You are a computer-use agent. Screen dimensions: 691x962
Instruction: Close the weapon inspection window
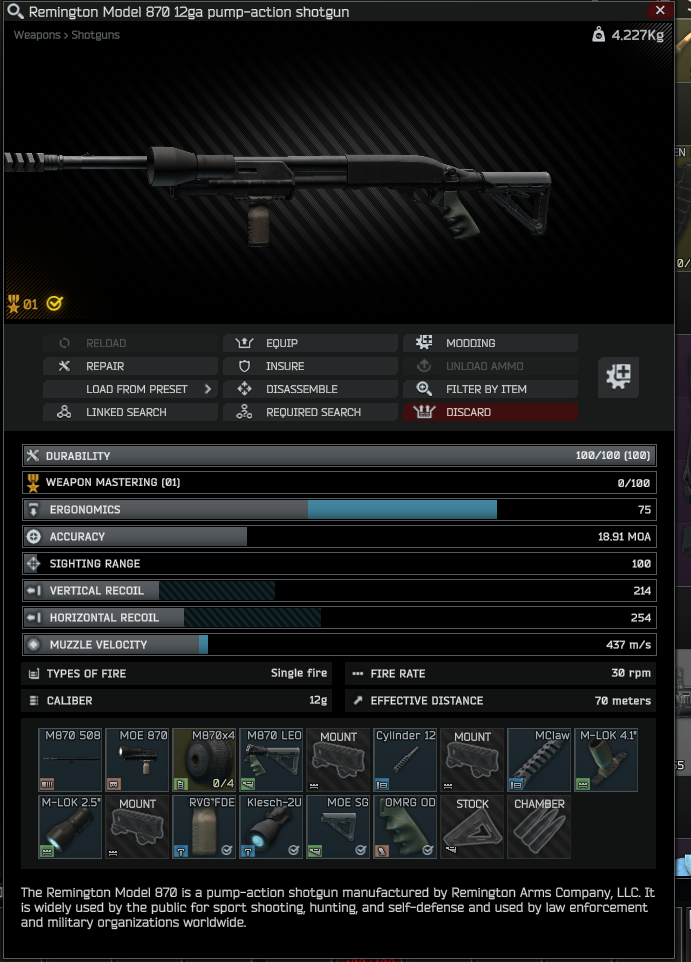click(x=658, y=11)
